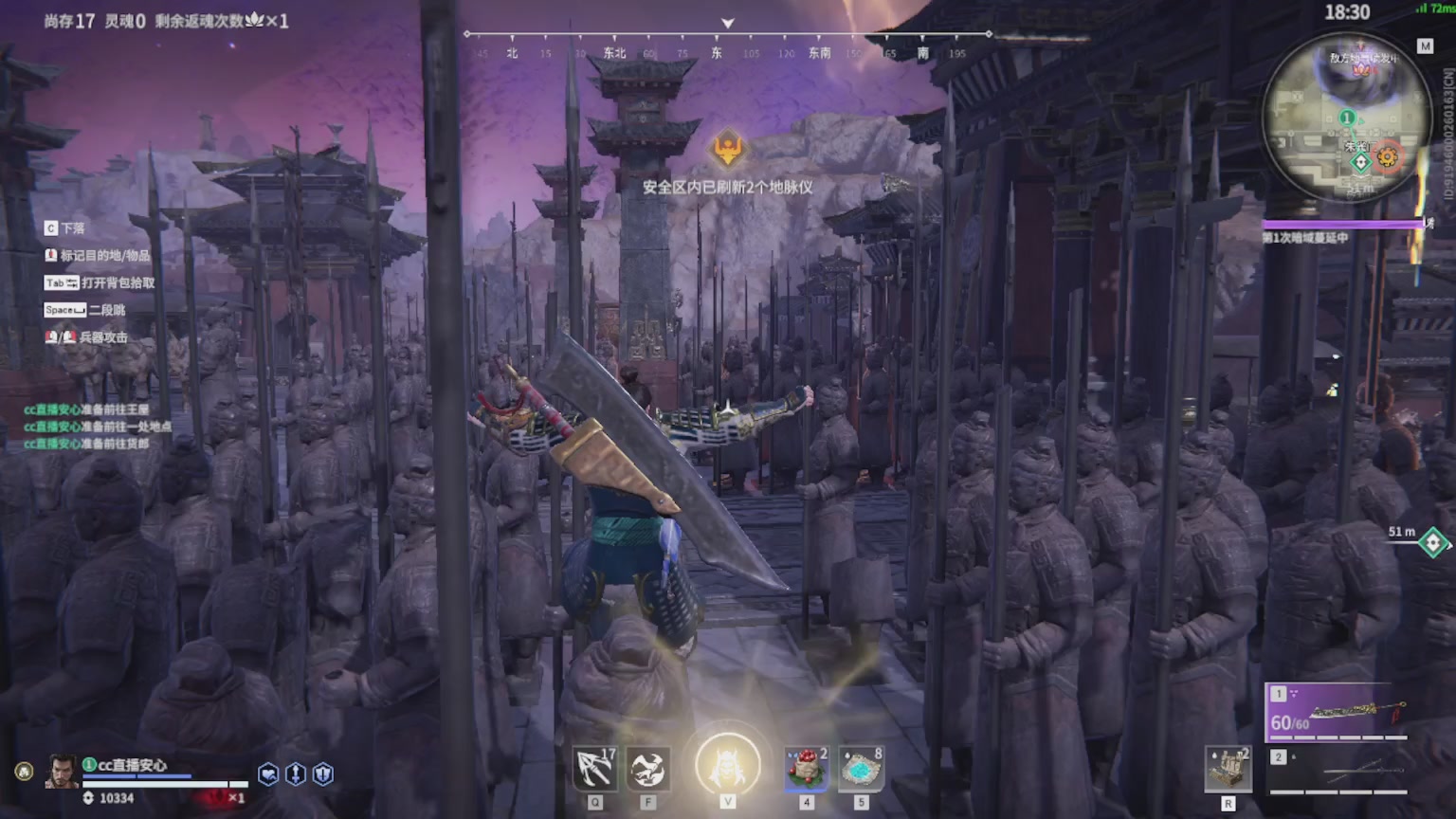Click the round emblem beside player portrait
The image size is (1456, 819).
pos(24,772)
